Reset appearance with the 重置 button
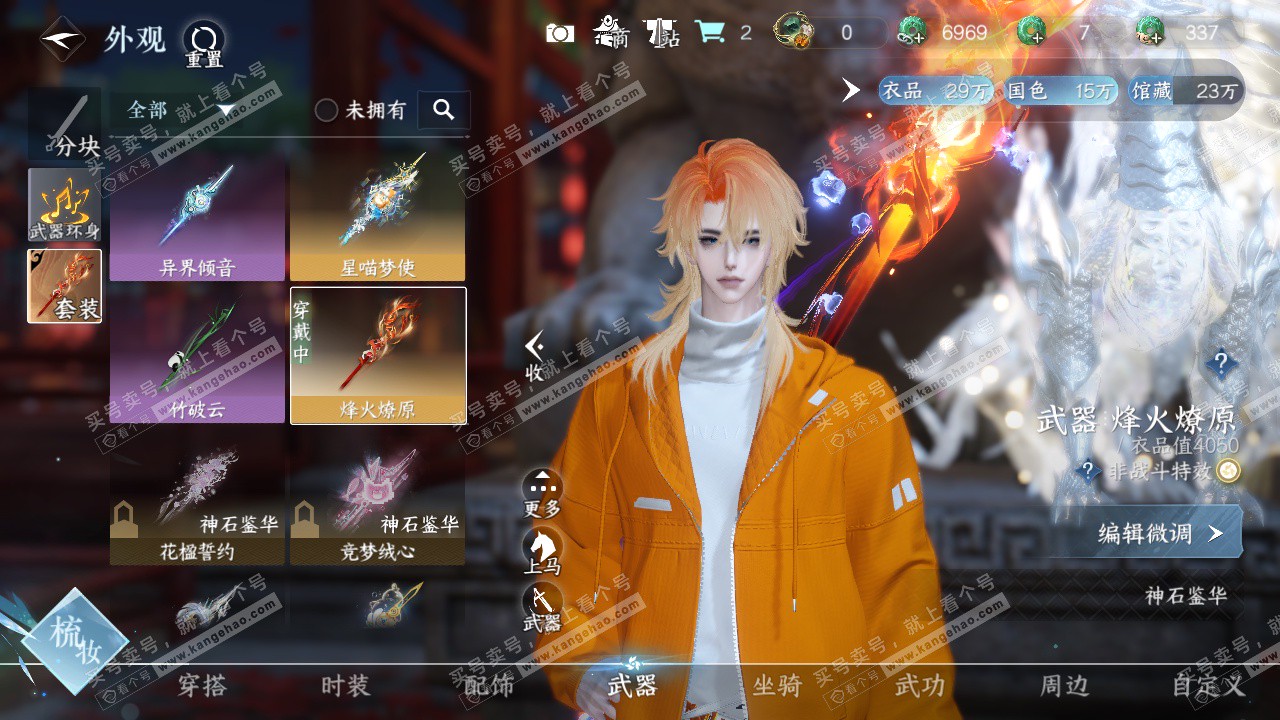Image resolution: width=1280 pixels, height=720 pixels. pyautogui.click(x=204, y=44)
